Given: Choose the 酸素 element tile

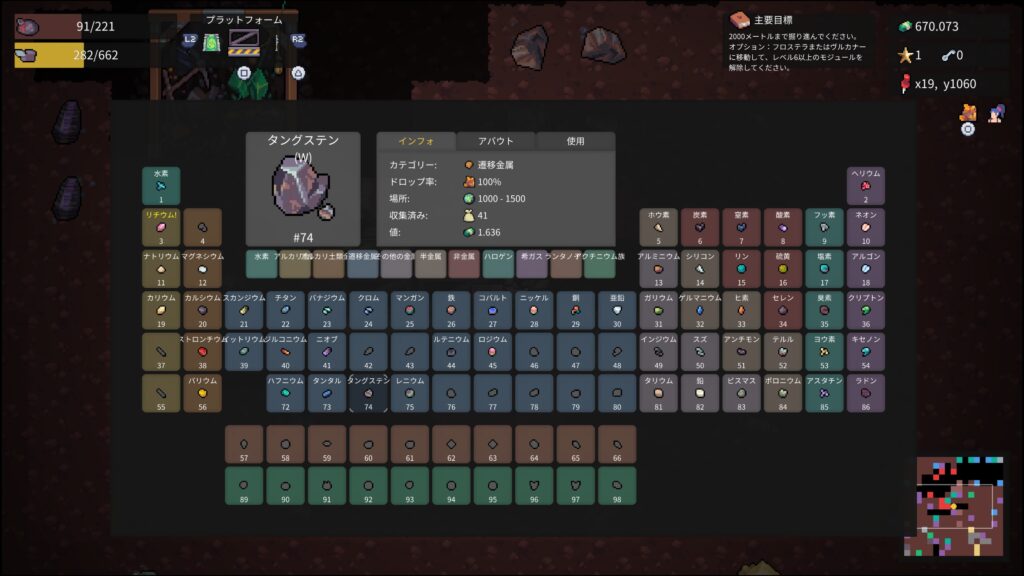Looking at the screenshot, I should pos(783,227).
